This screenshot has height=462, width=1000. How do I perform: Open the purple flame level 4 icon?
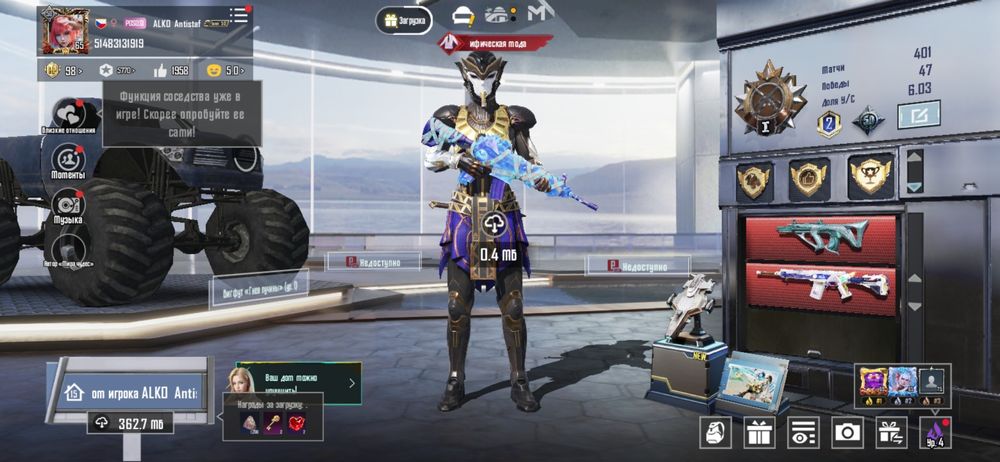(x=935, y=432)
